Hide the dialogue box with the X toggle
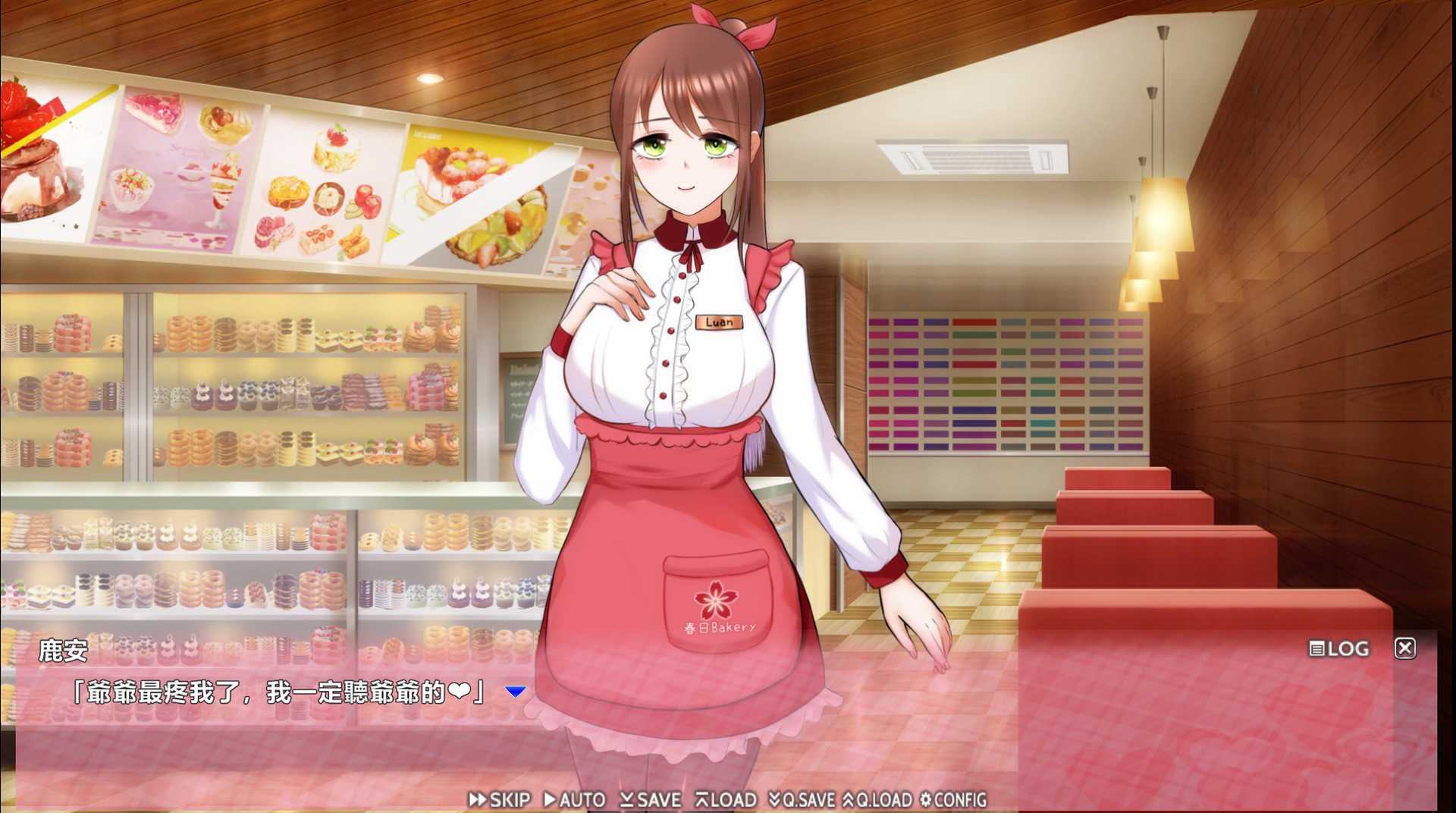Screen dimensions: 1456x813 tap(1407, 648)
